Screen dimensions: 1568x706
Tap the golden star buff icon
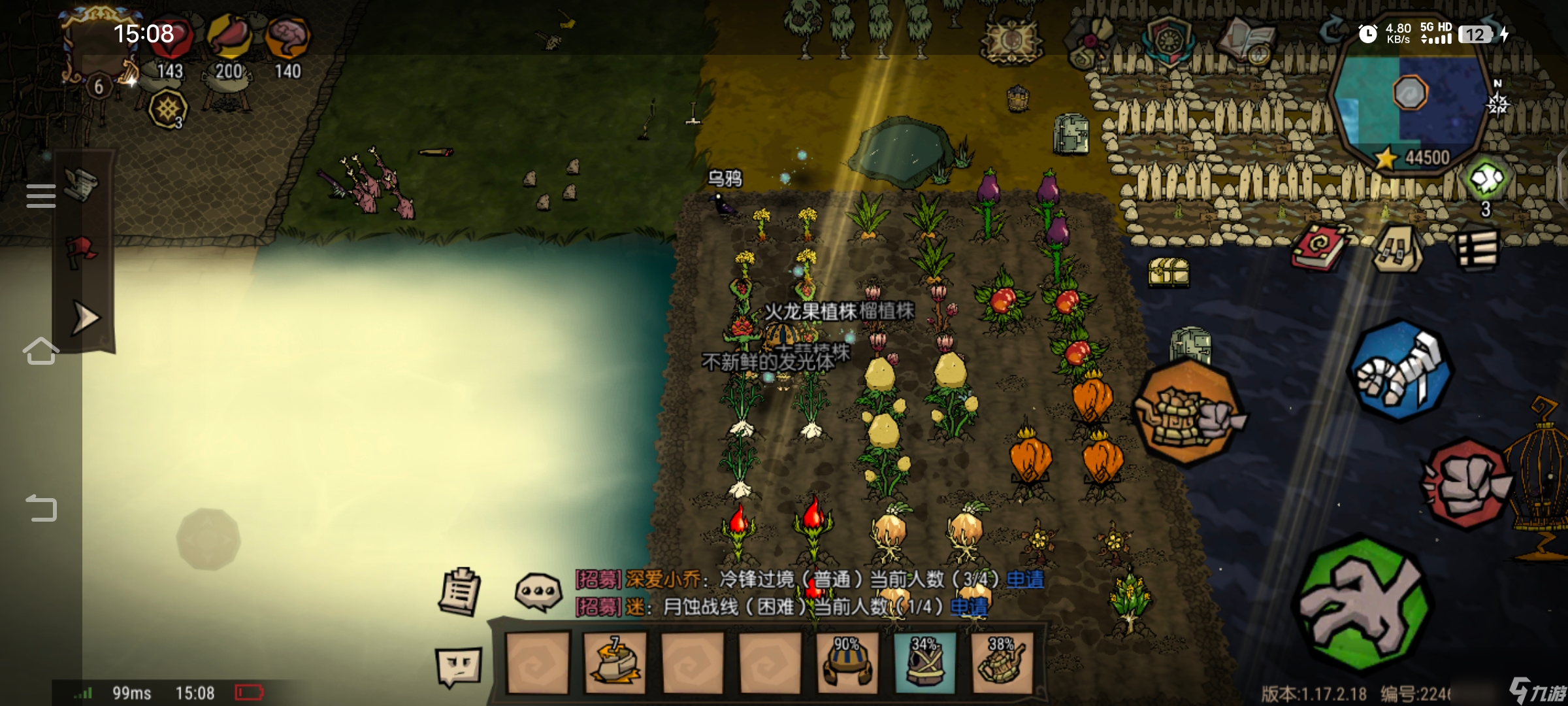click(168, 109)
